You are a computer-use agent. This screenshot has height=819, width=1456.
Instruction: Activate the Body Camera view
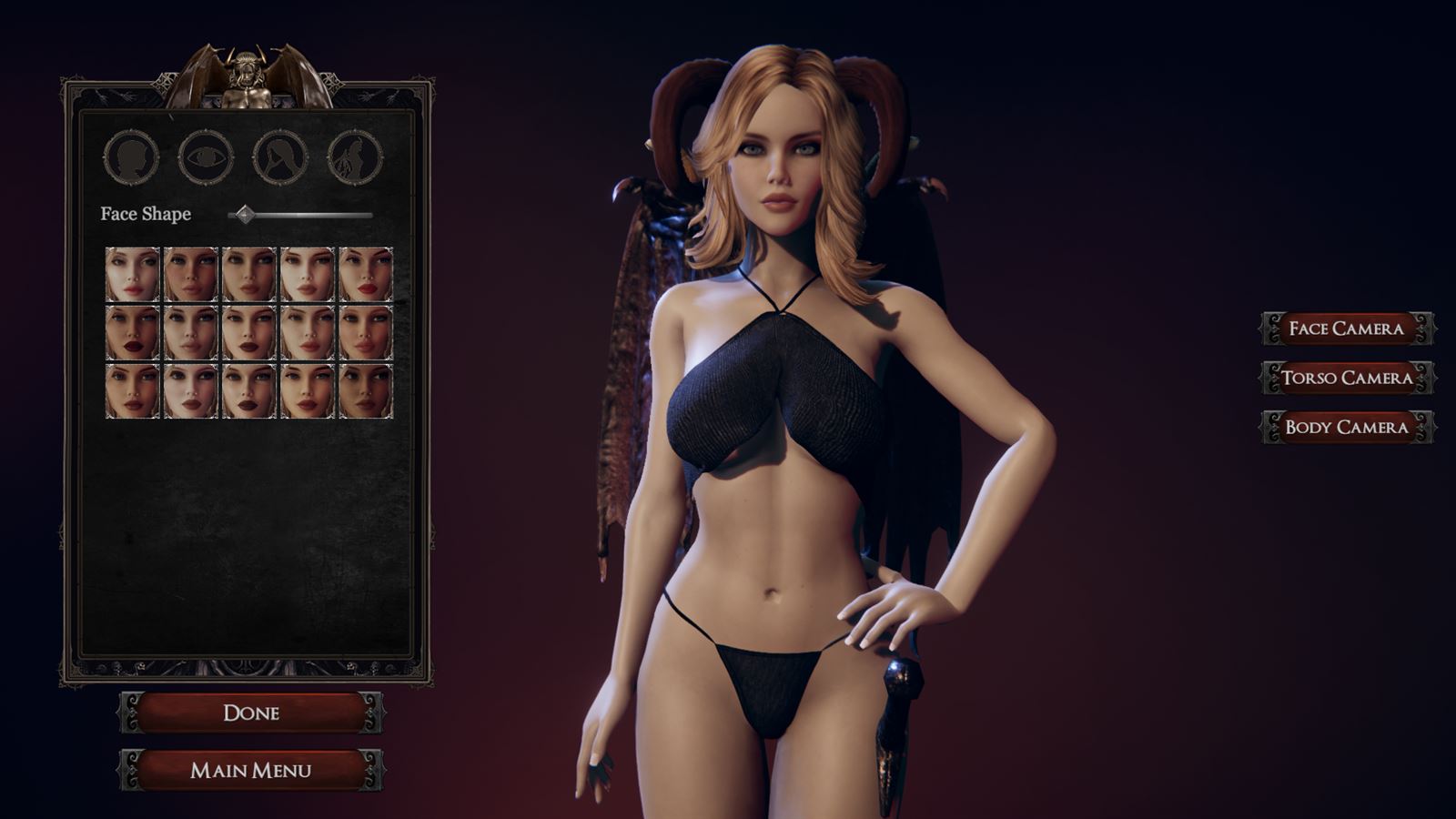1345,425
